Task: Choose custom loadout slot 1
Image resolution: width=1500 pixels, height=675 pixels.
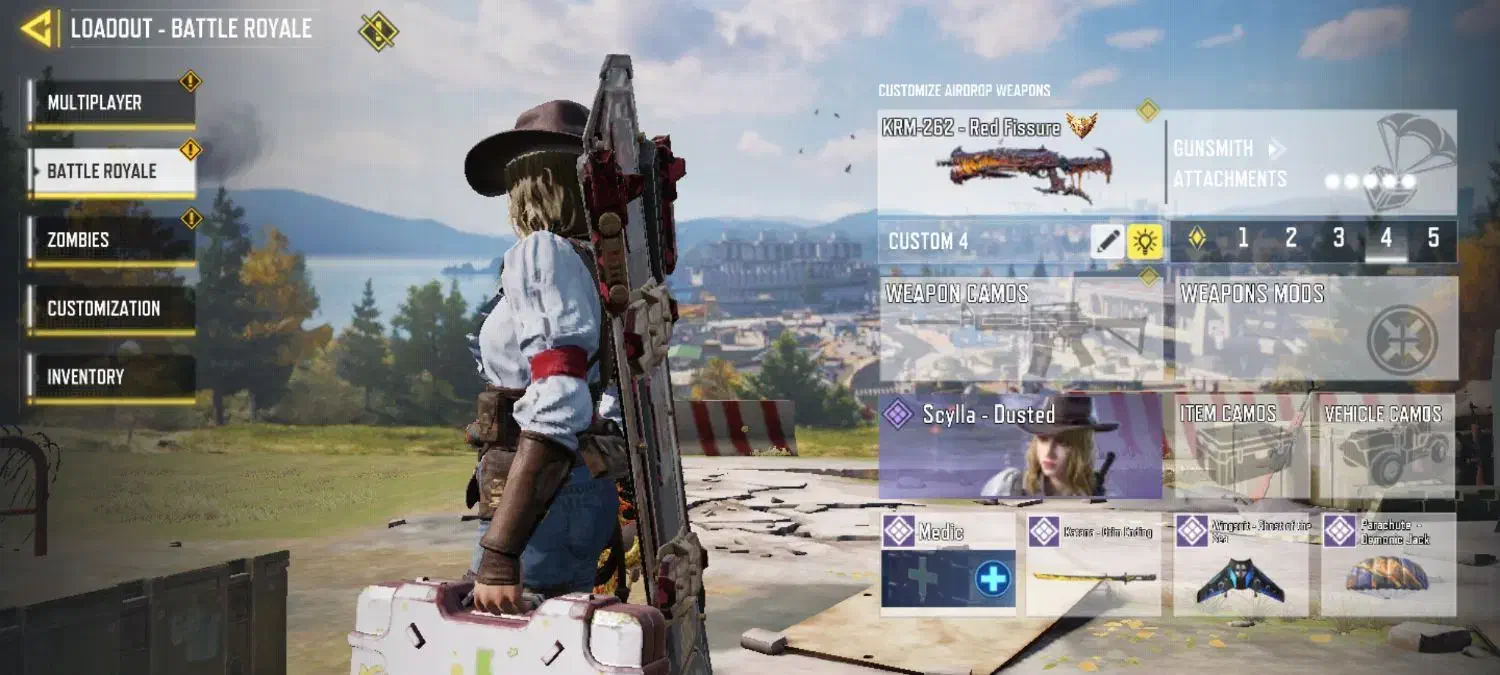Action: click(1243, 238)
